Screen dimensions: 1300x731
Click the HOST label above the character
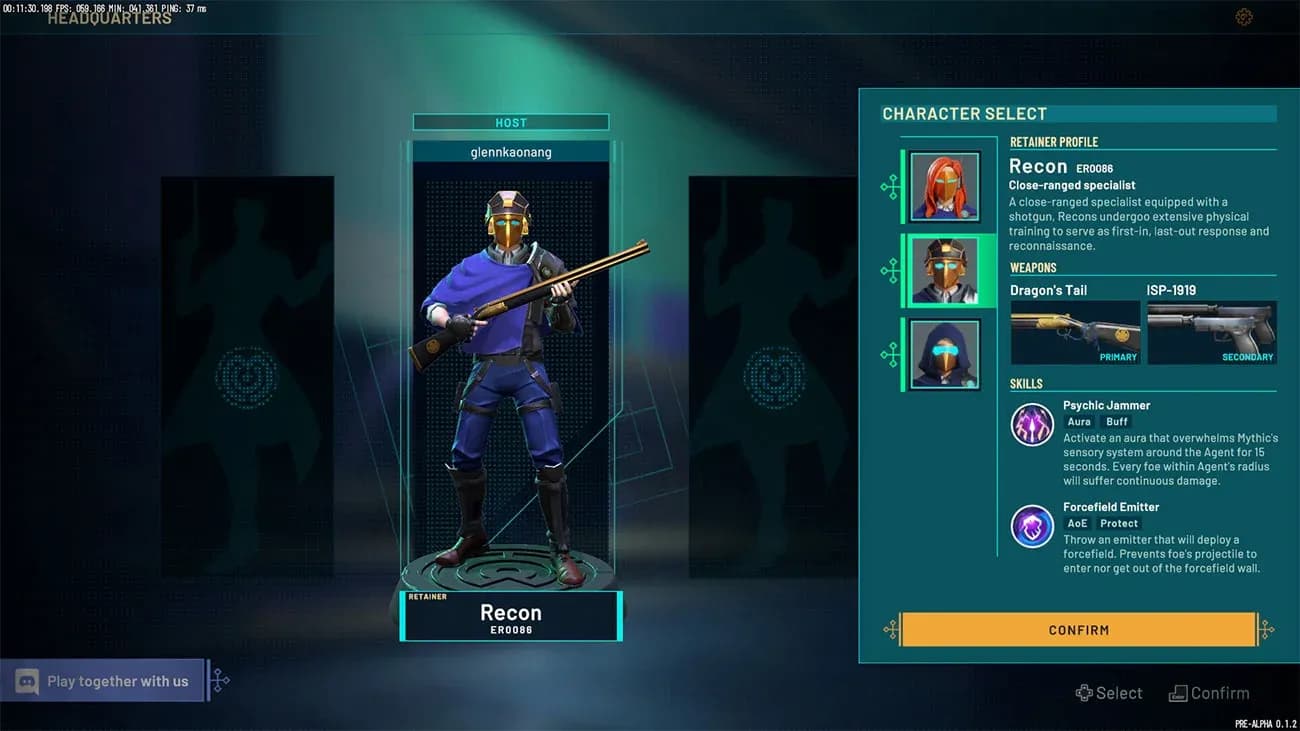[x=510, y=121]
